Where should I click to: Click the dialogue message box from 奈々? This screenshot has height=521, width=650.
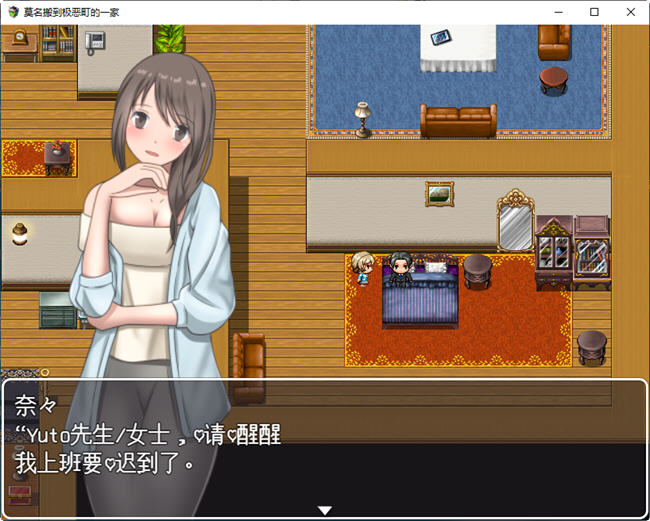click(324, 445)
